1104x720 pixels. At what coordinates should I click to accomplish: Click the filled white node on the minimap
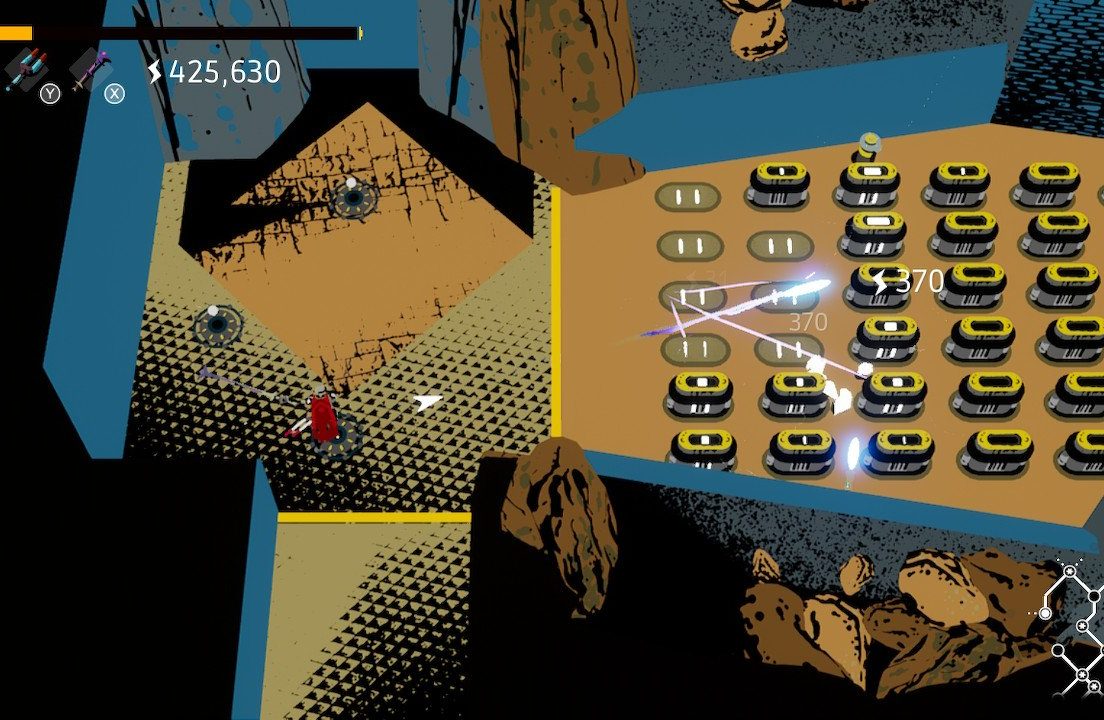coord(1046,613)
